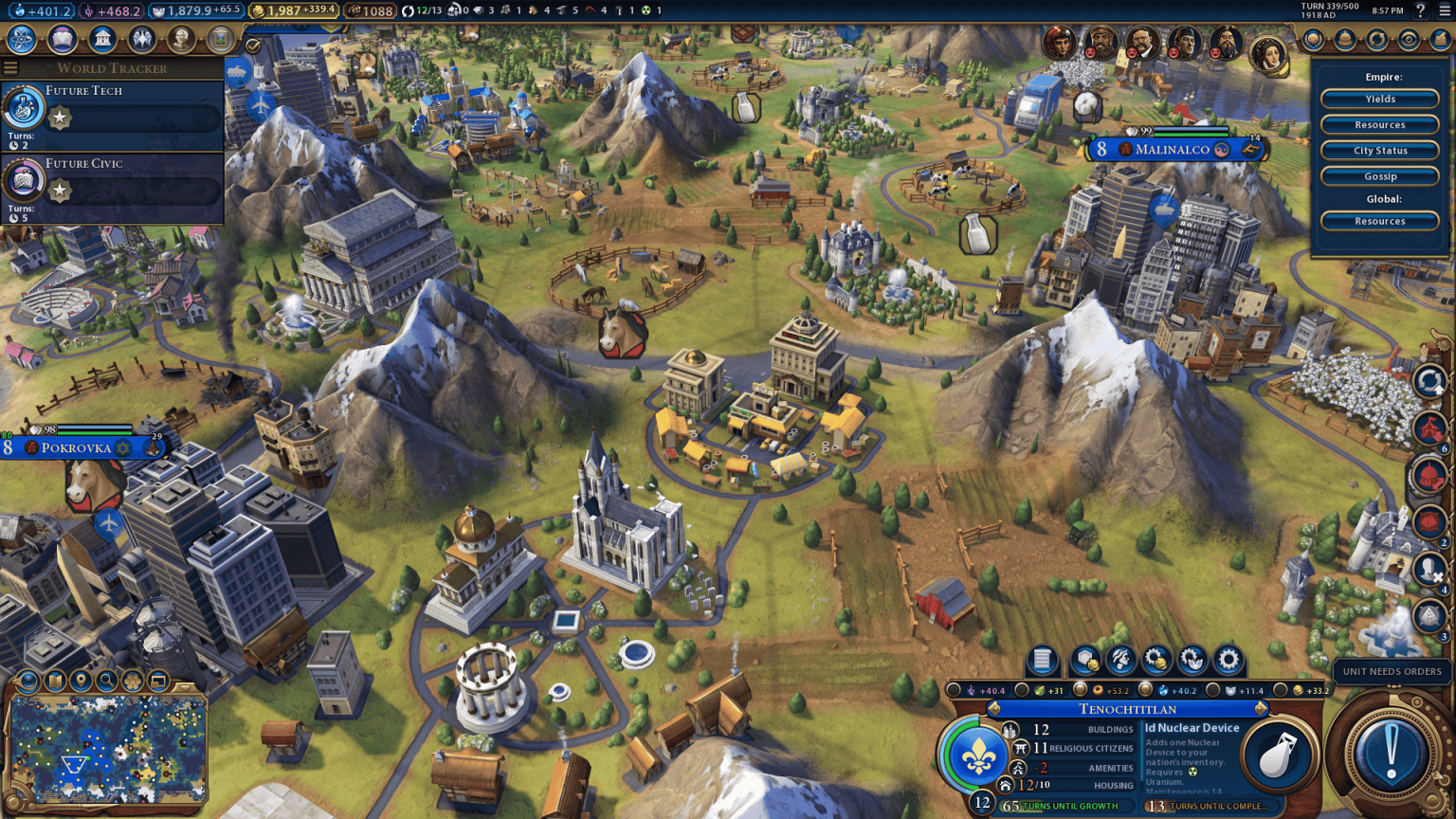Toggle the hex grid overlay on the minimap

tap(132, 681)
